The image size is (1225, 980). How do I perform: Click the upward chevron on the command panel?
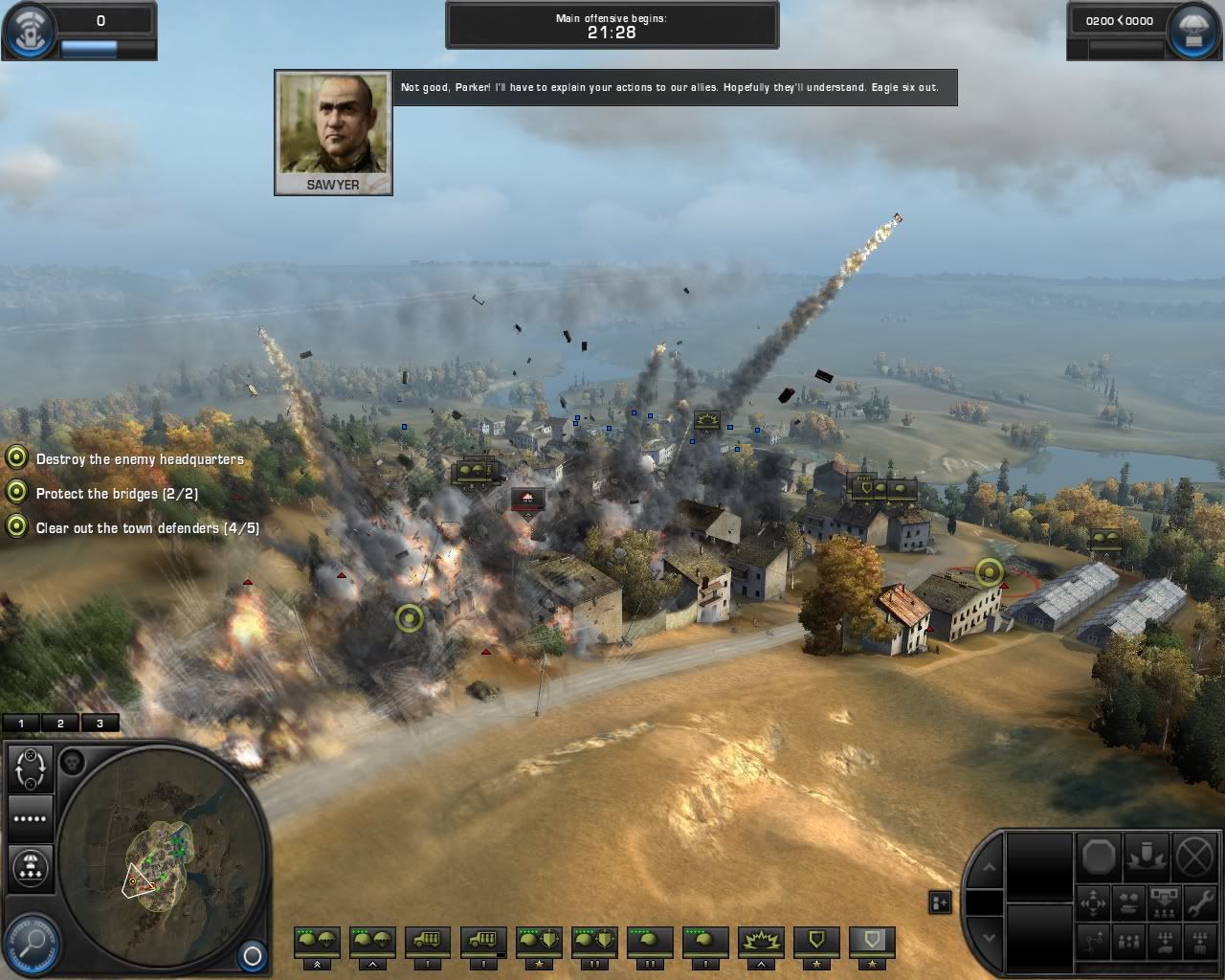(990, 867)
